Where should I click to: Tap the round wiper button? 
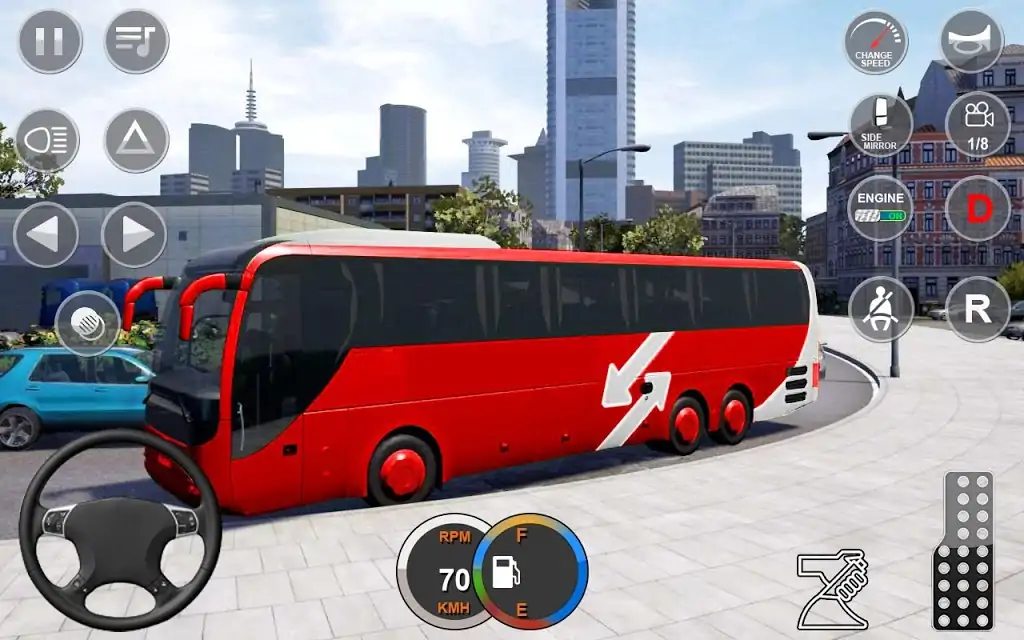tap(88, 323)
